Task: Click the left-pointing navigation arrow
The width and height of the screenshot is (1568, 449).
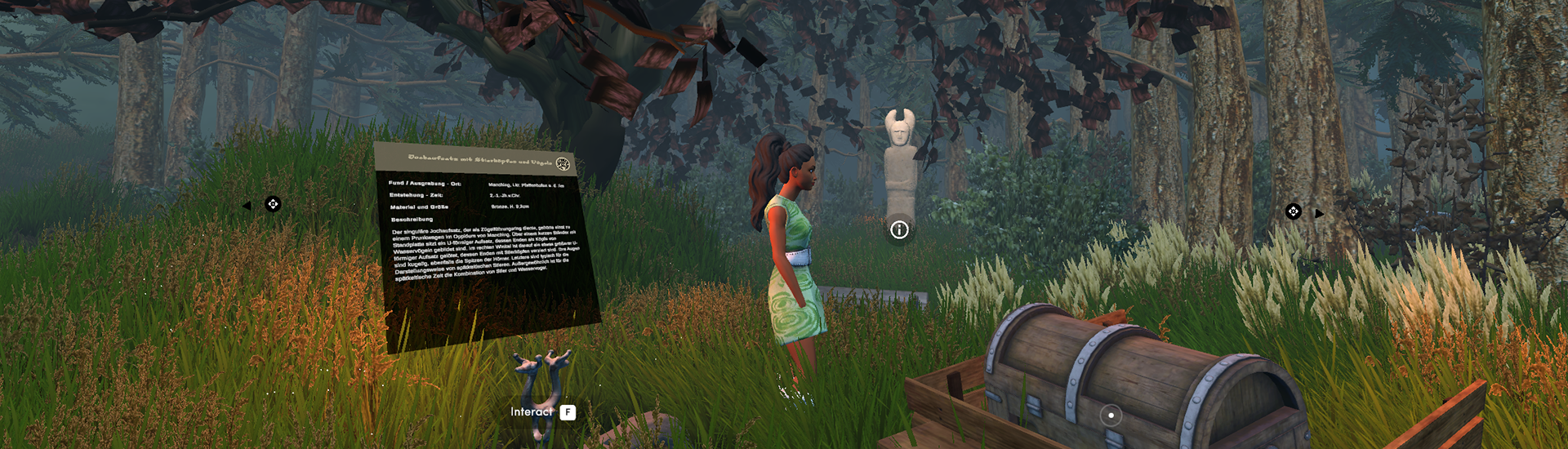Action: tap(247, 206)
